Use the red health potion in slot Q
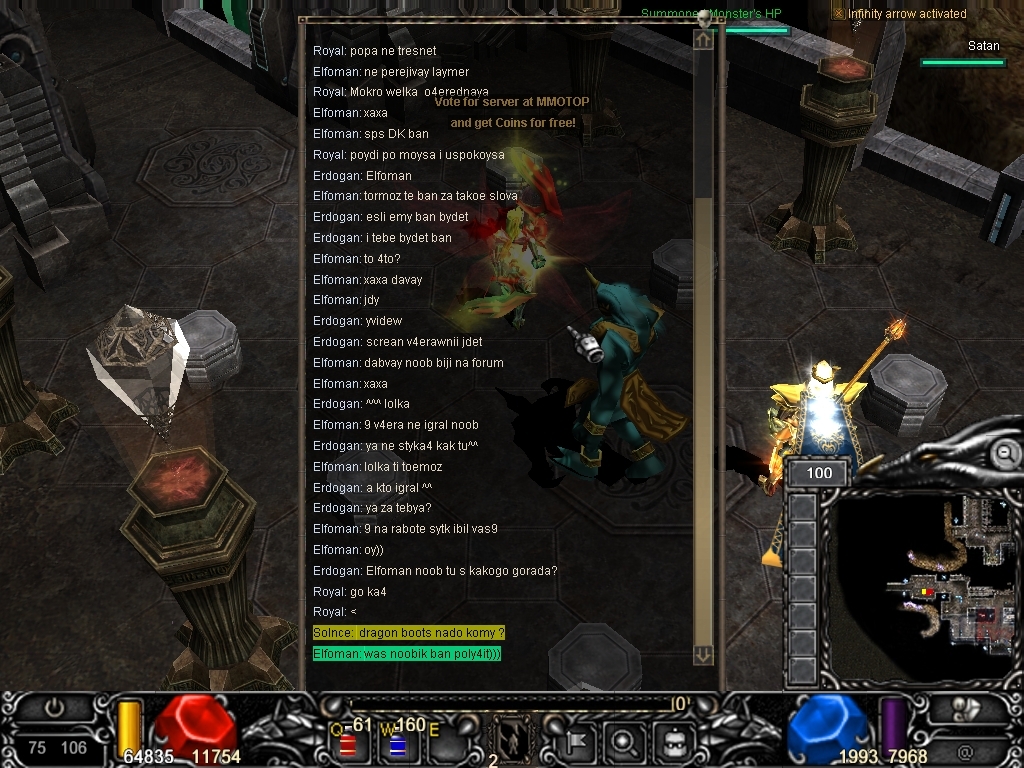 349,745
